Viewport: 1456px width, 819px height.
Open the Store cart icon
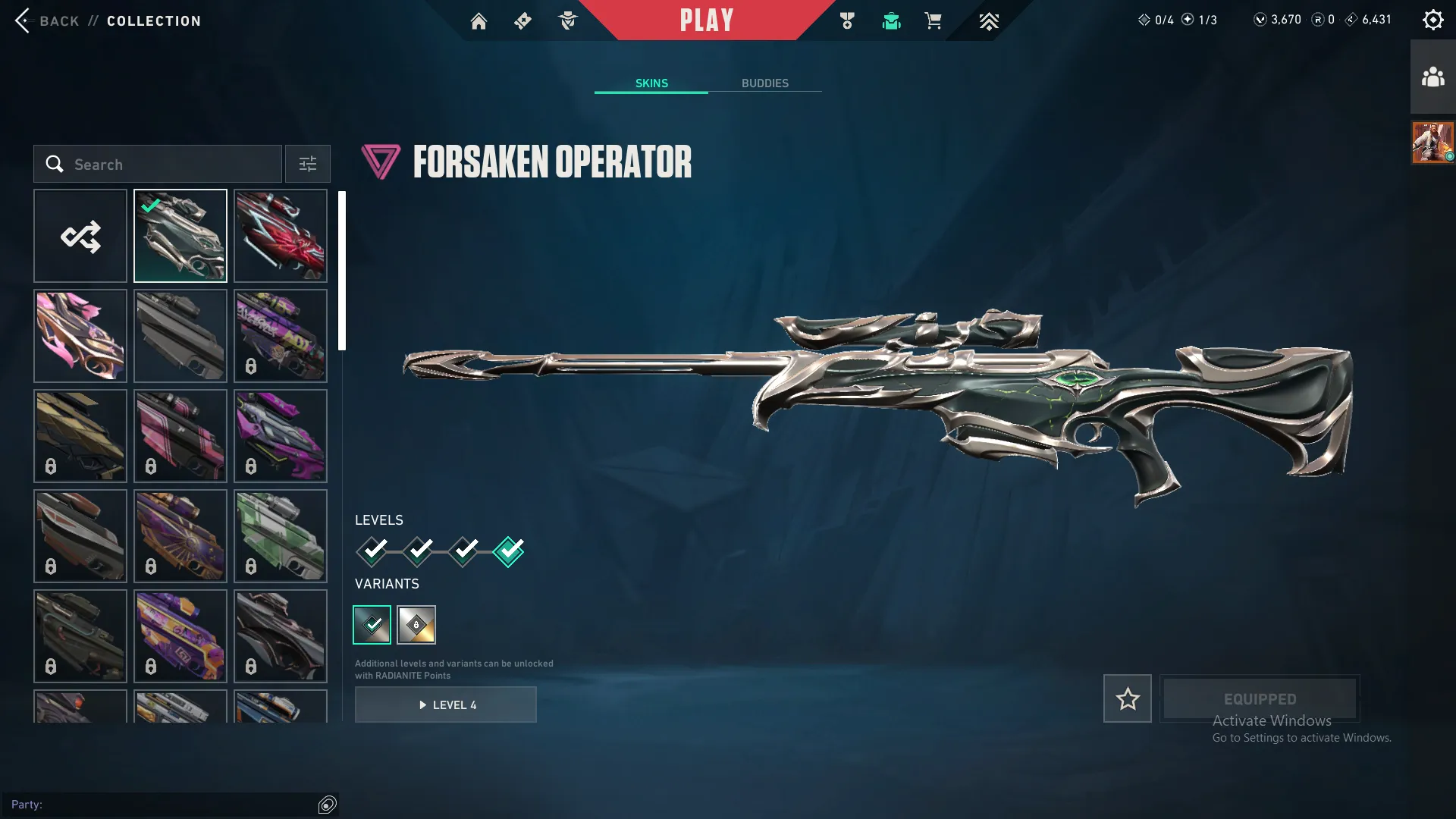pos(934,20)
